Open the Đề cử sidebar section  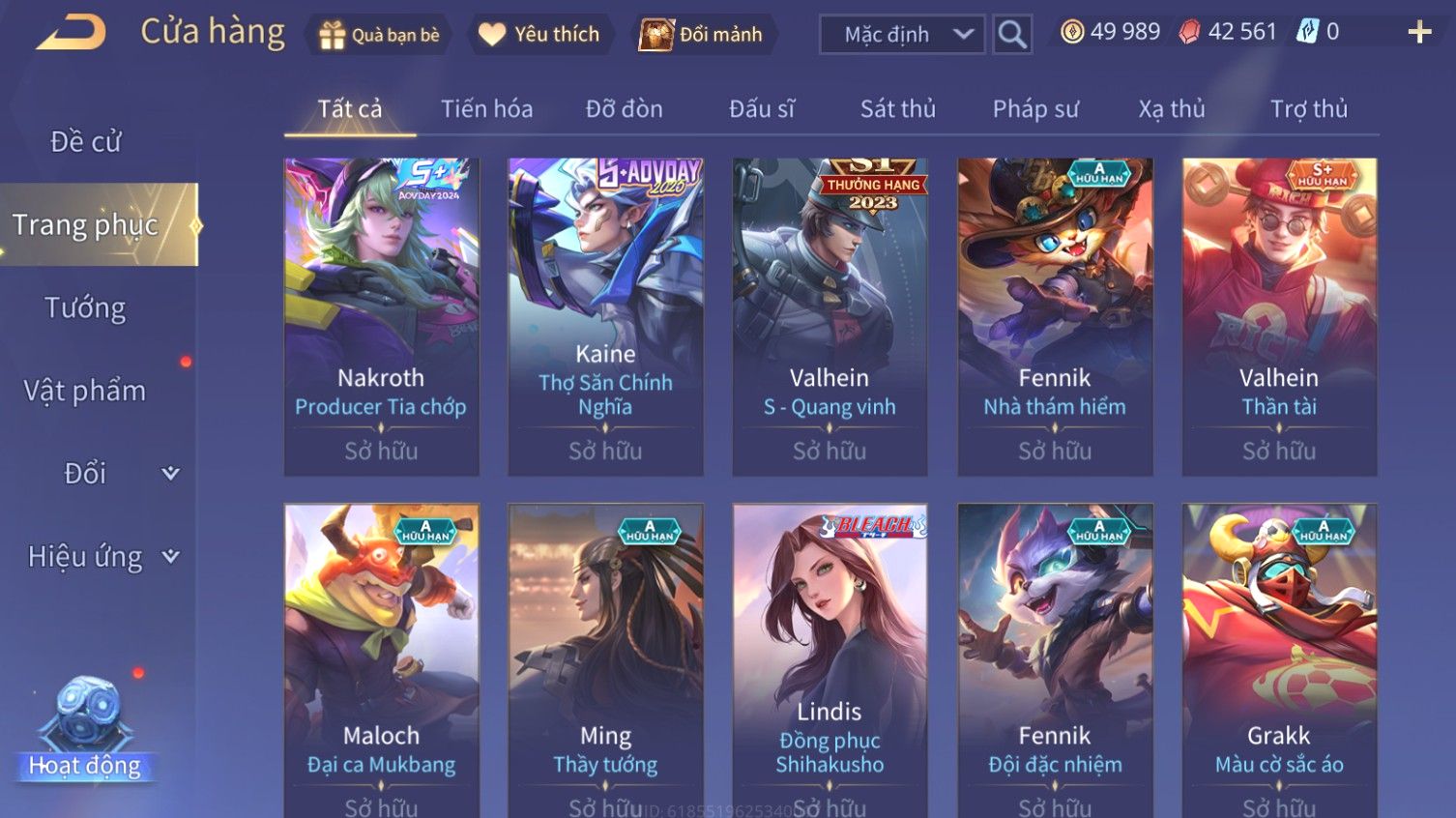[85, 142]
